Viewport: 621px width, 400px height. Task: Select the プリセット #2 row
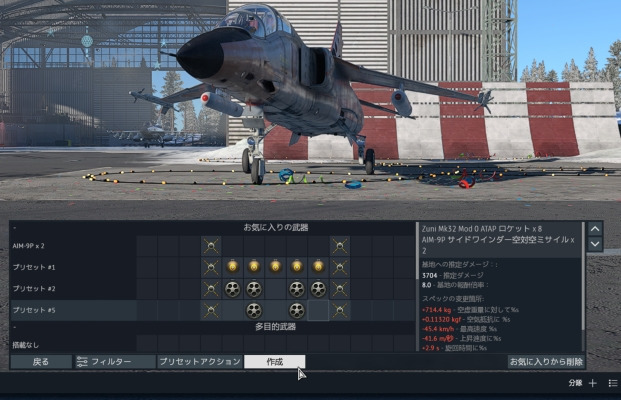coord(70,288)
